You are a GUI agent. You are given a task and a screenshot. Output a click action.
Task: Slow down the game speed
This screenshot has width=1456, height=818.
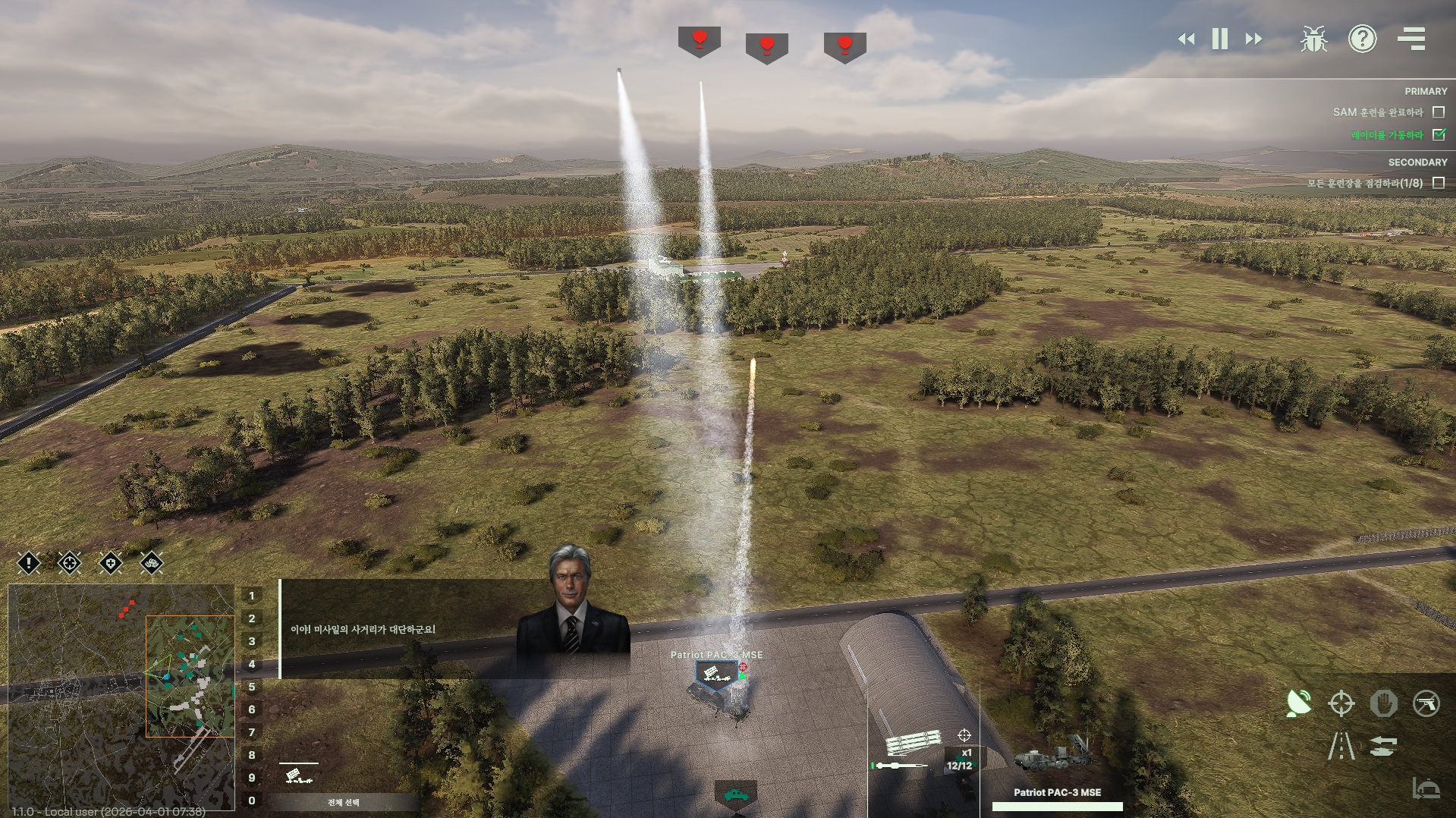click(x=1186, y=39)
